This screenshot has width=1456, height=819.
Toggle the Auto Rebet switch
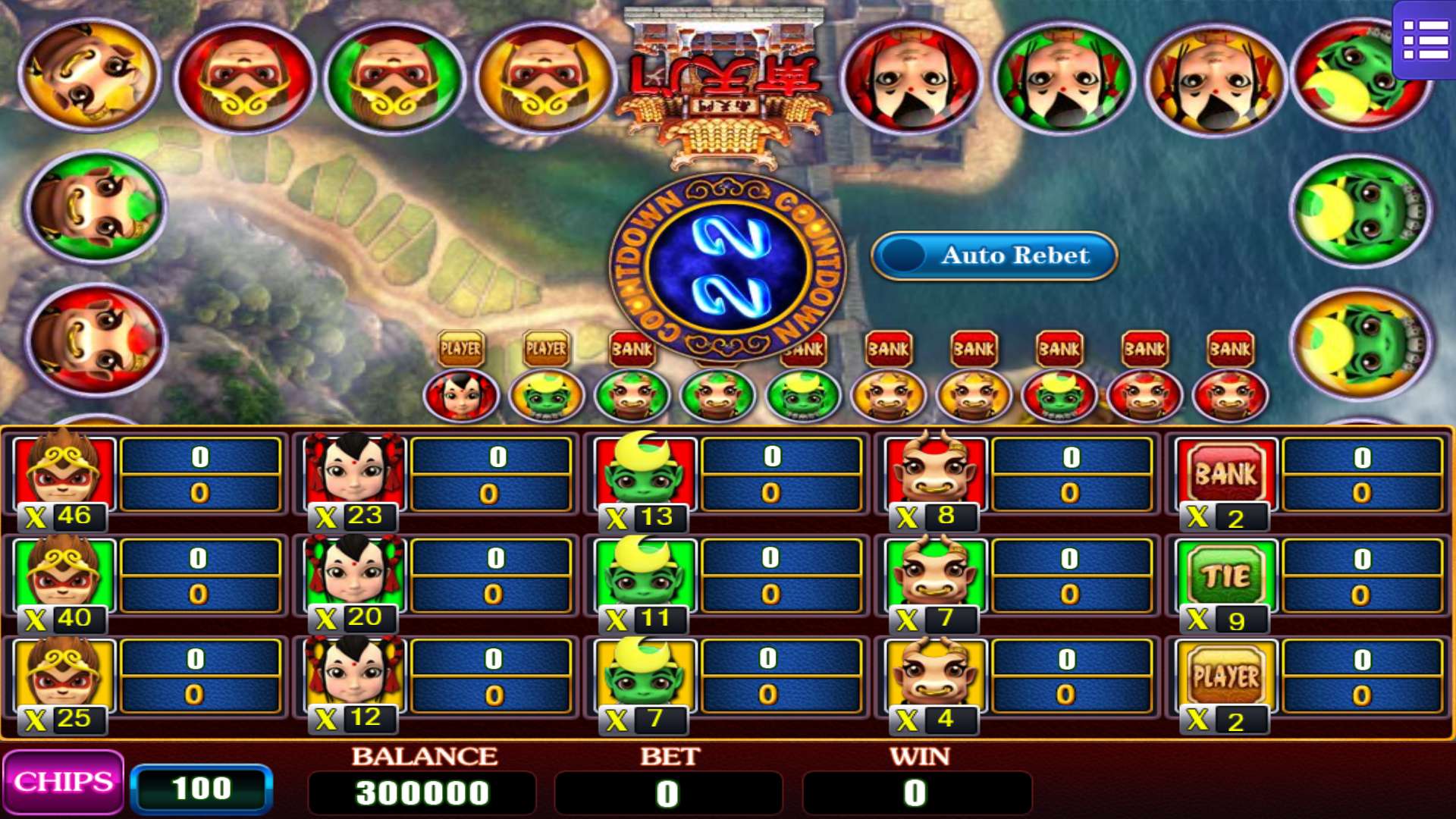point(994,256)
